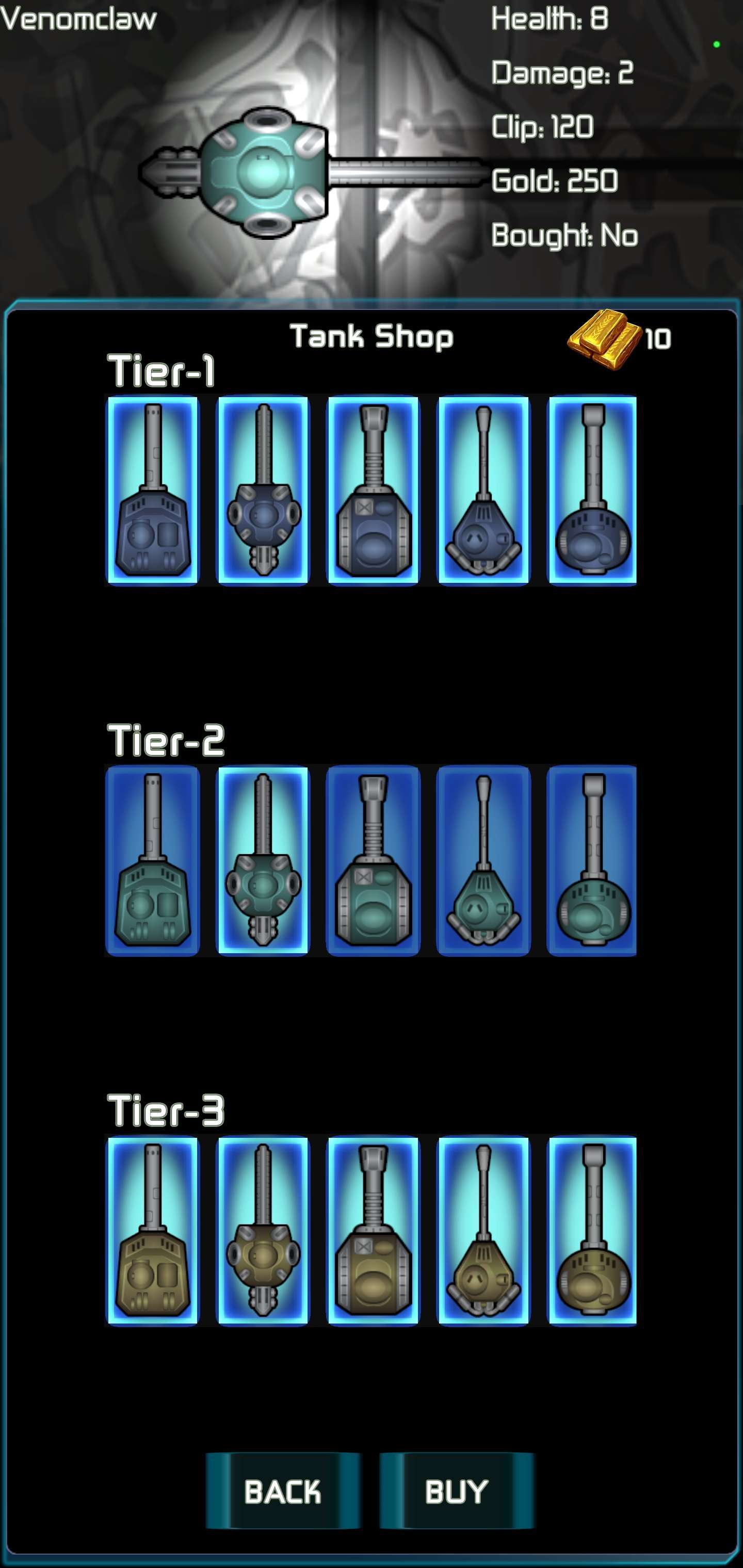The width and height of the screenshot is (743, 1568).
Task: Select the last Tier-1 round turret
Action: coord(592,493)
